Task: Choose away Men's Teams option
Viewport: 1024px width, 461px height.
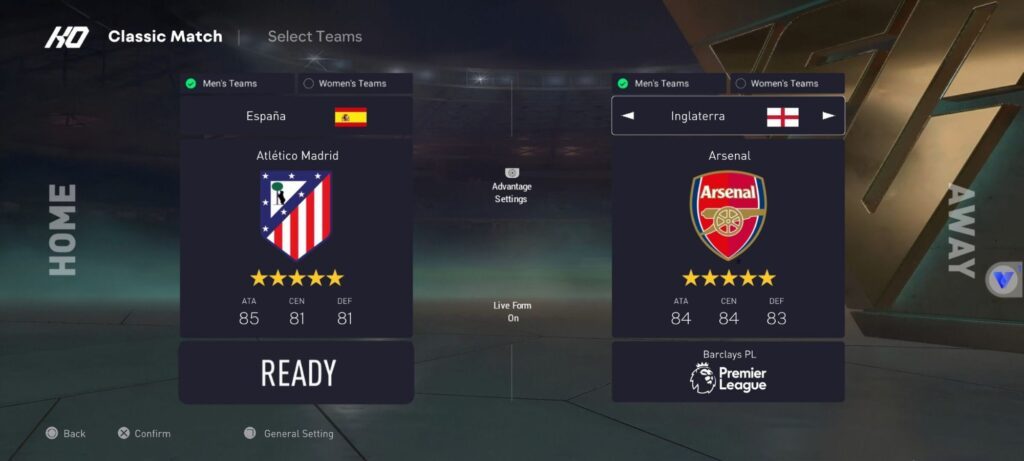Action: point(669,84)
